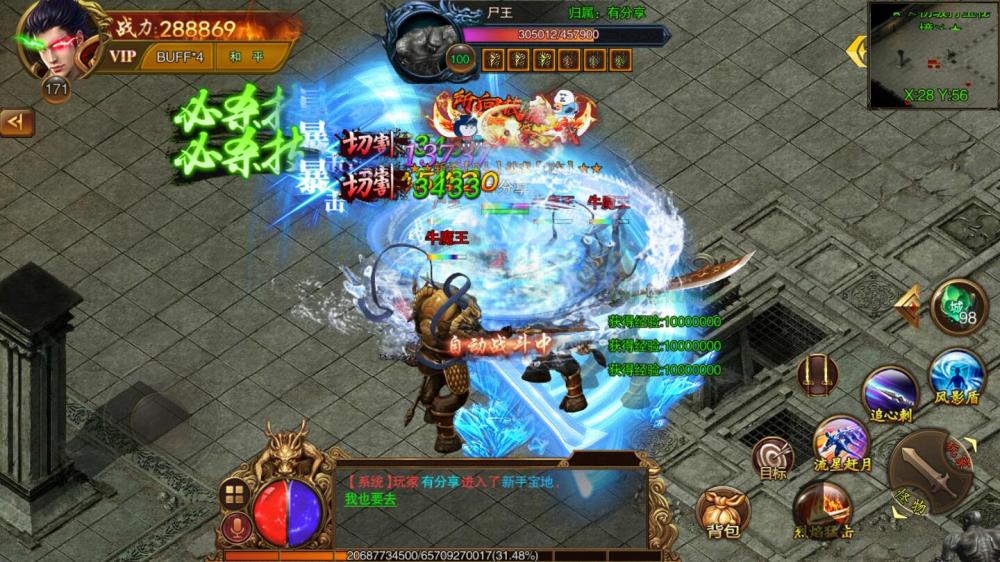1000x562 pixels.
Task: Tap the 目标 target button
Action: coord(772,459)
